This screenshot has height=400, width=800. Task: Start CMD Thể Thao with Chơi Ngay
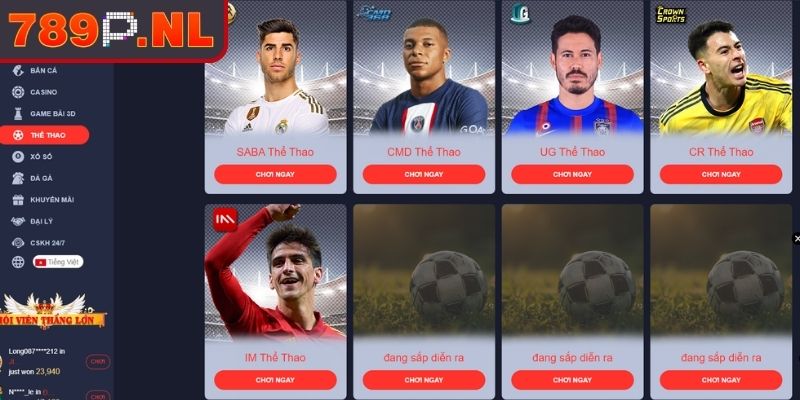point(424,174)
